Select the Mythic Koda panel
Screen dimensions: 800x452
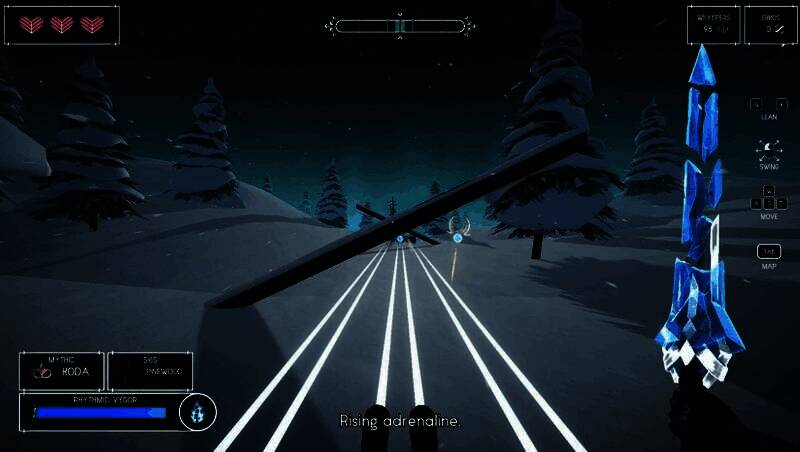pos(62,371)
